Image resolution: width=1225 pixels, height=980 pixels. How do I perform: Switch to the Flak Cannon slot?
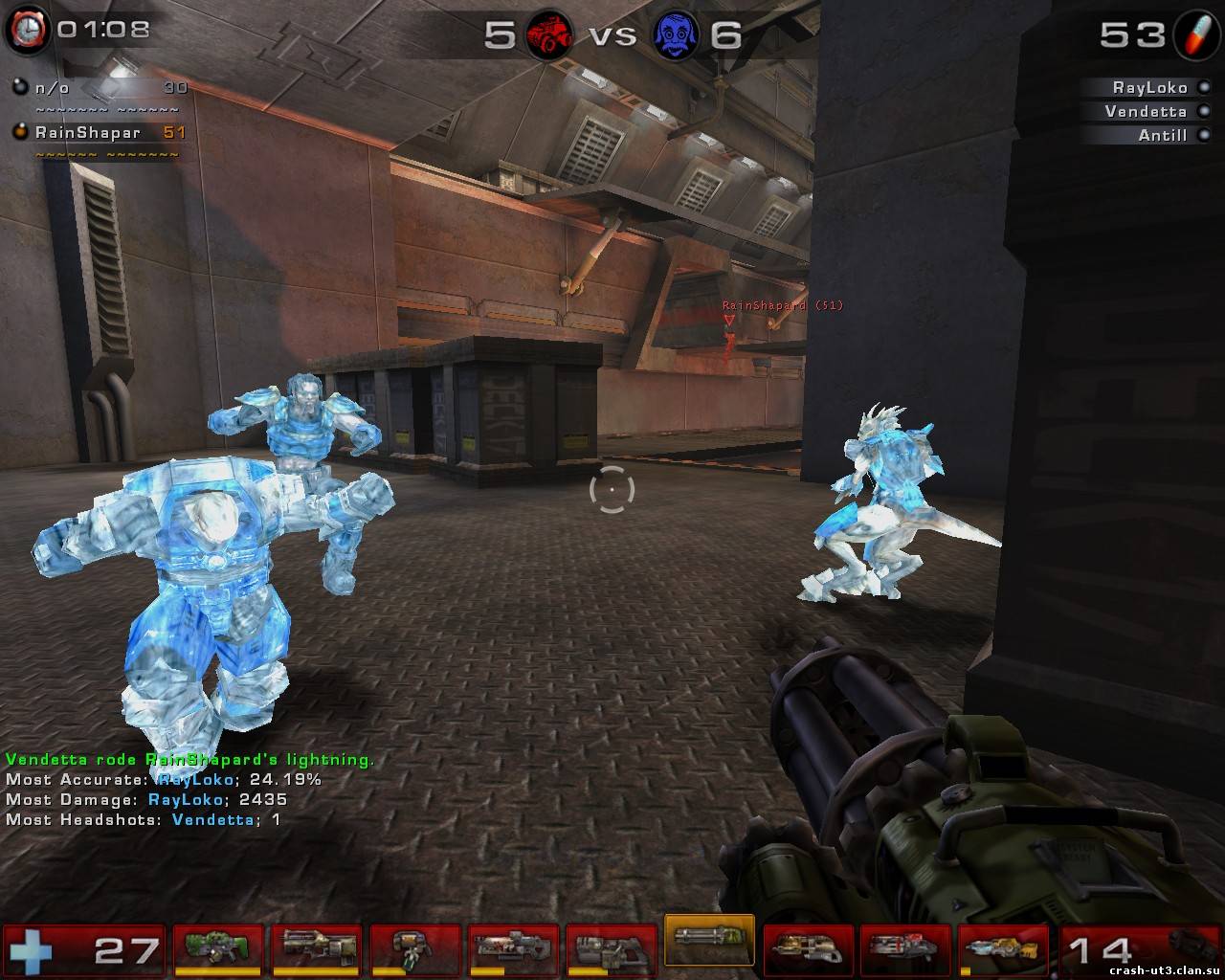808,947
